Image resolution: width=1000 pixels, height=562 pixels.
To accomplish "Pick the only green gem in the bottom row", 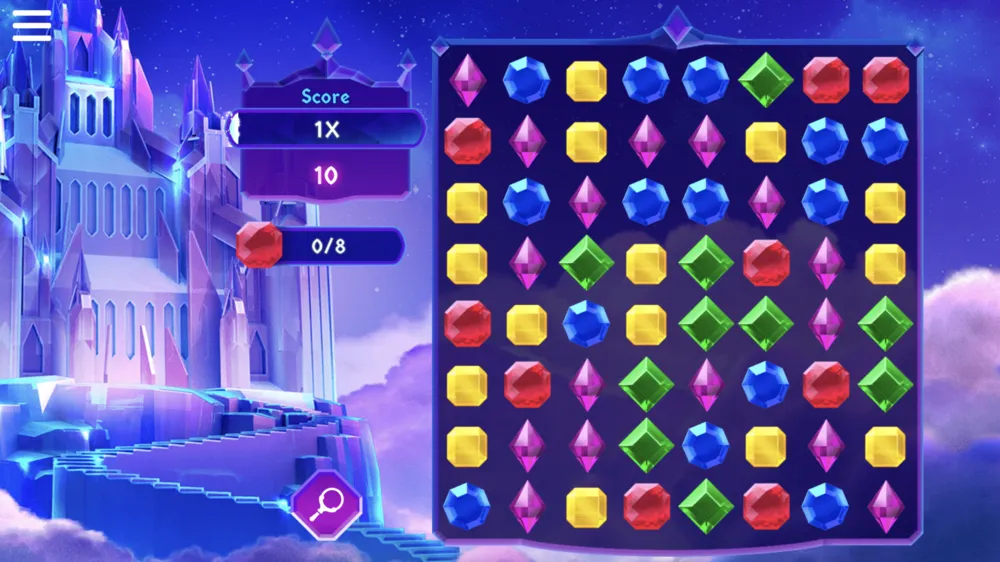I will 706,506.
